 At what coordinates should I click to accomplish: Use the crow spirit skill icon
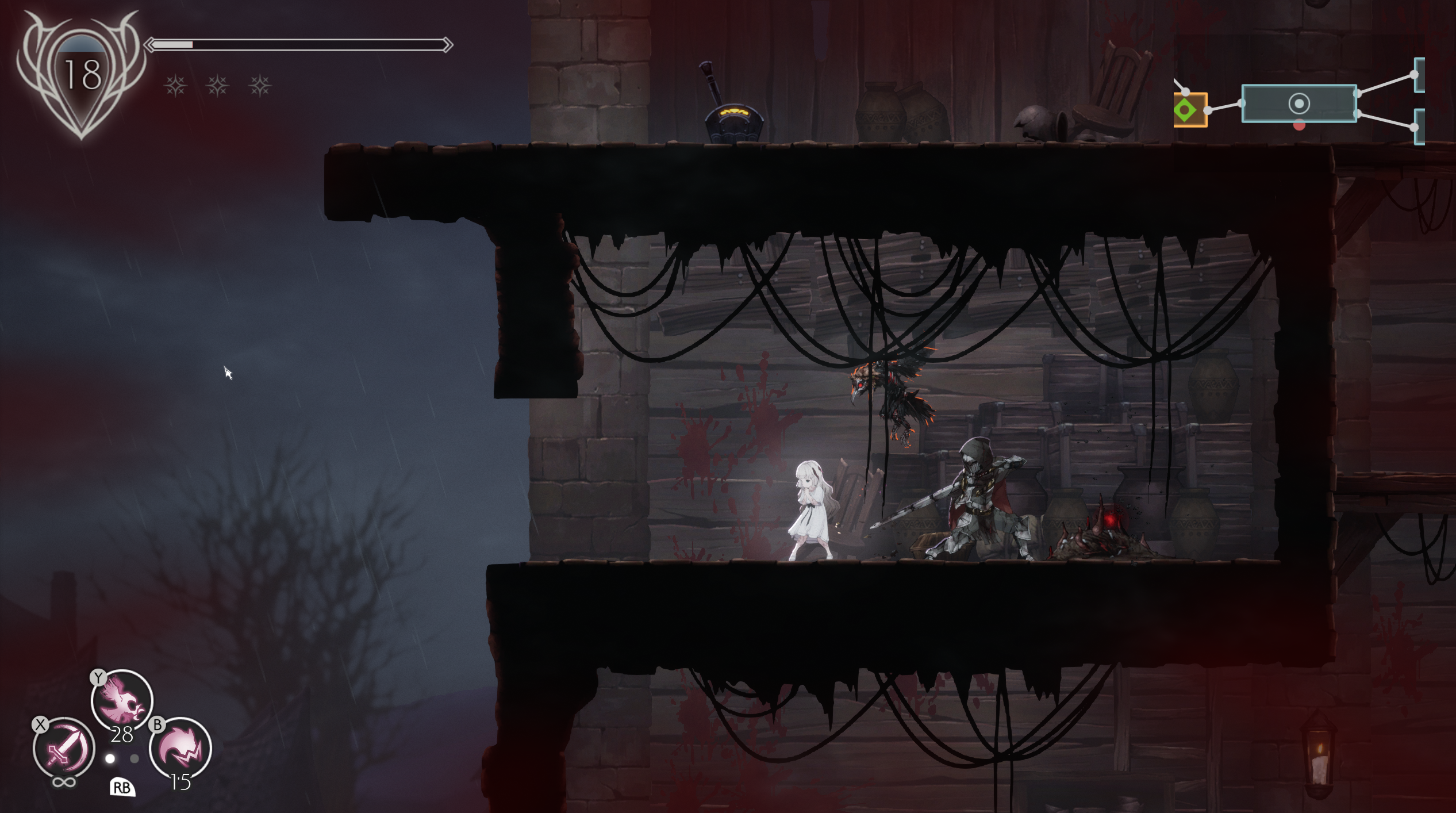point(122,700)
